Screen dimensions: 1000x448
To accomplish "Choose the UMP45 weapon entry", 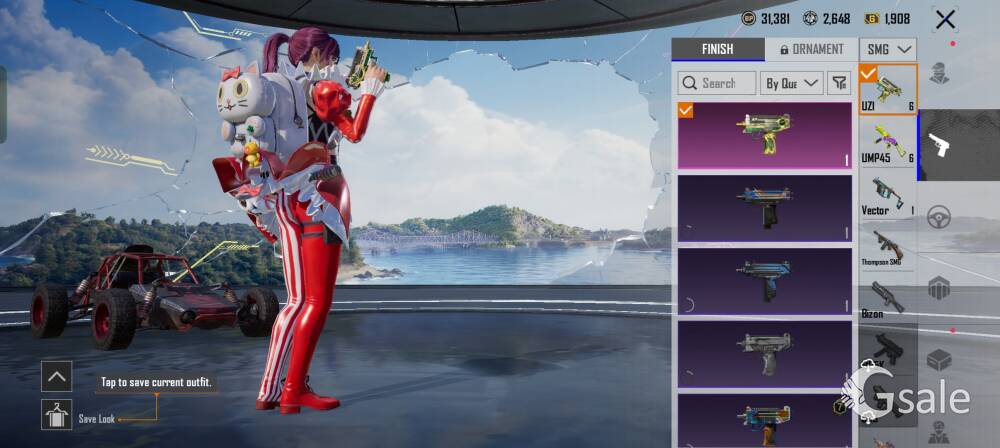I will (888, 142).
